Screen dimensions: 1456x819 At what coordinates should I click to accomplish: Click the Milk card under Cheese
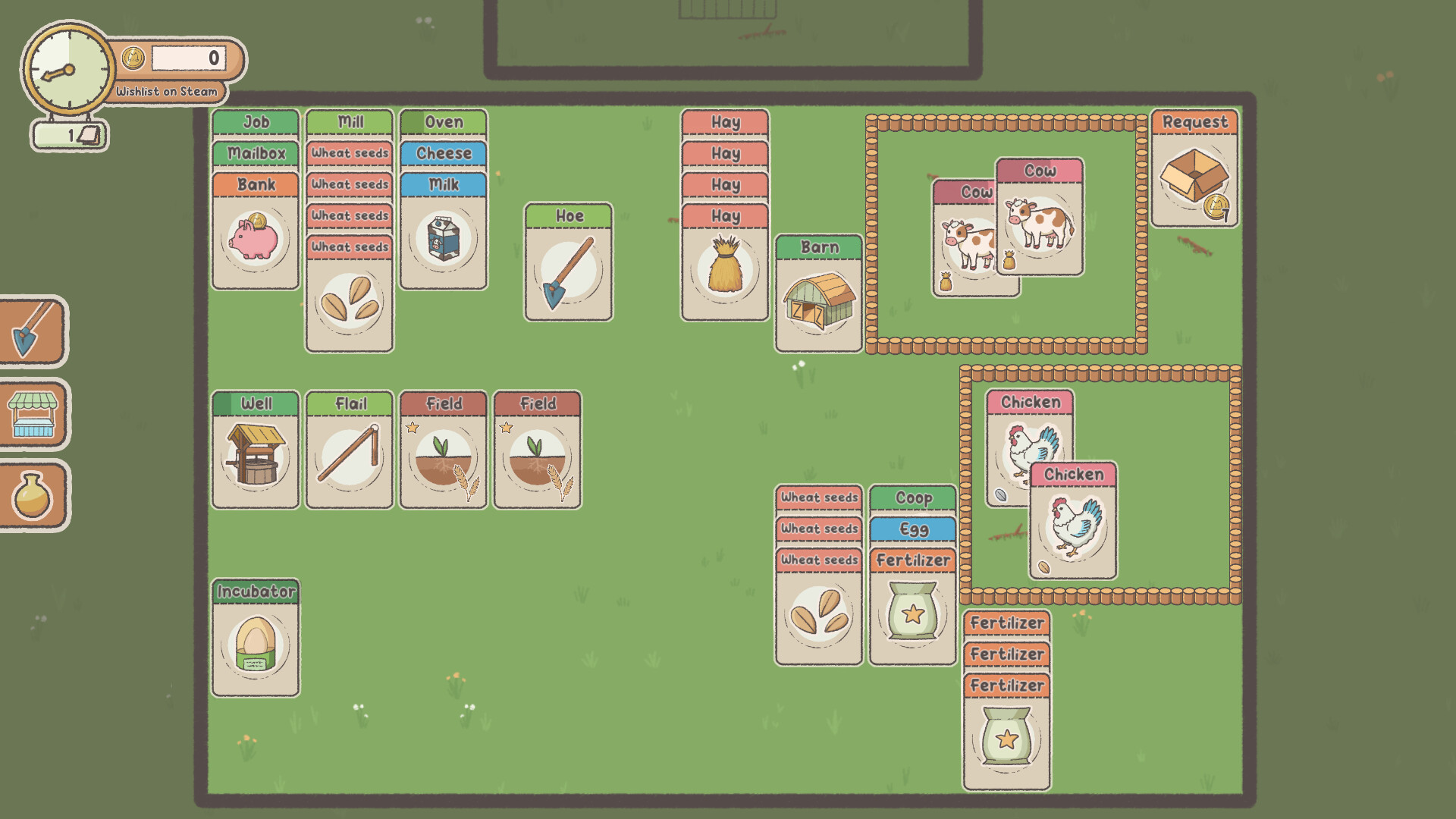pyautogui.click(x=443, y=184)
